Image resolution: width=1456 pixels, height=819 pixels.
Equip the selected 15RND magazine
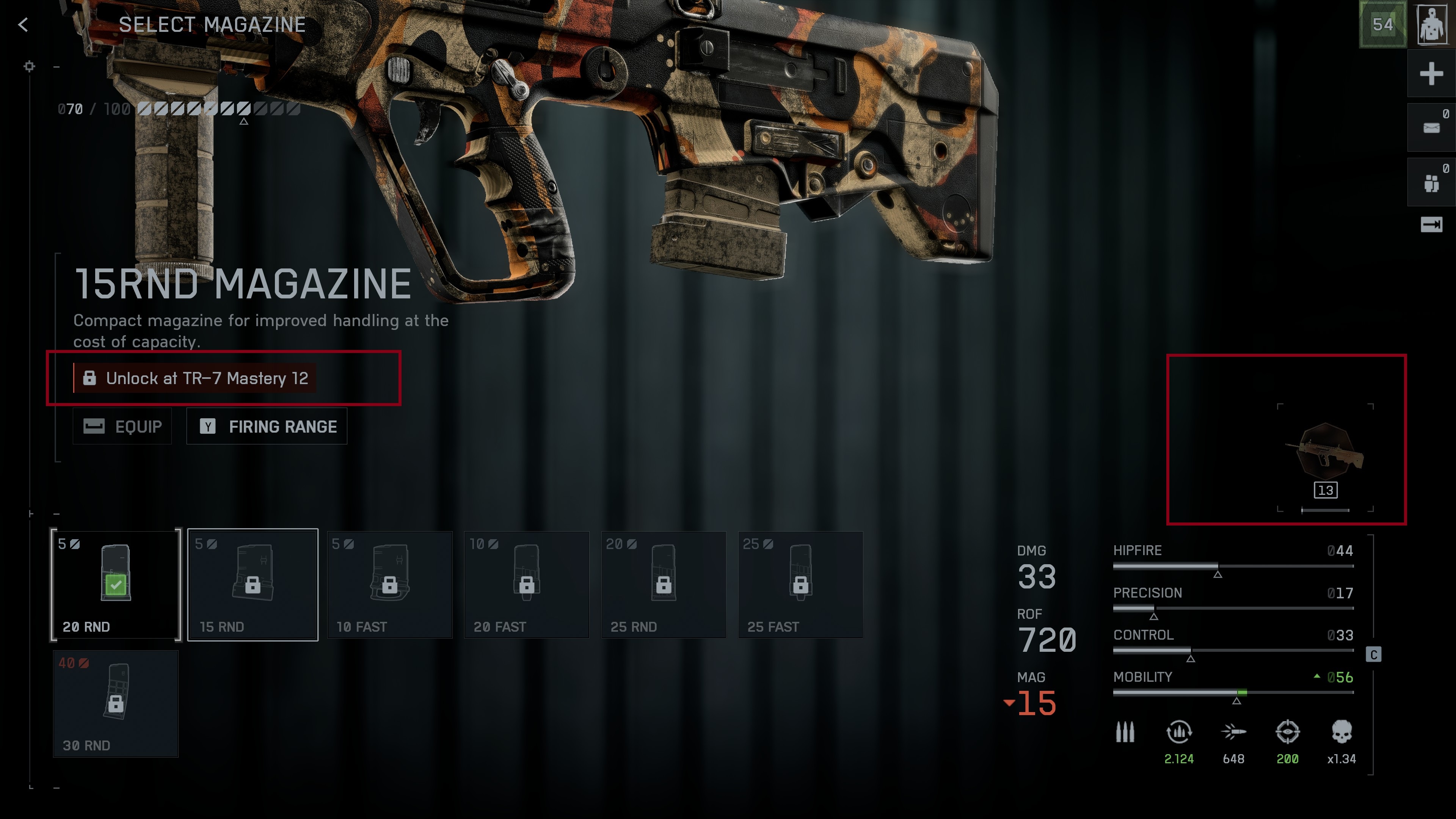click(x=122, y=426)
